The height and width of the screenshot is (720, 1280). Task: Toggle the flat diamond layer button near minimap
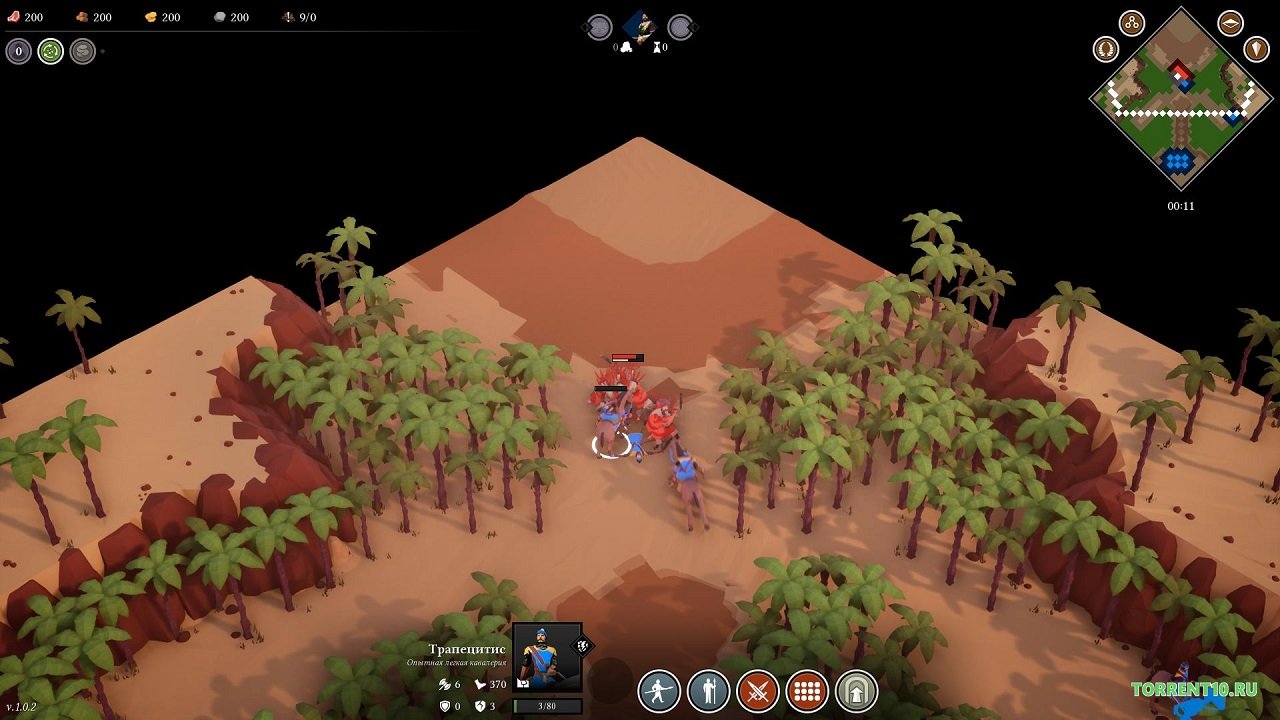[x=1230, y=23]
